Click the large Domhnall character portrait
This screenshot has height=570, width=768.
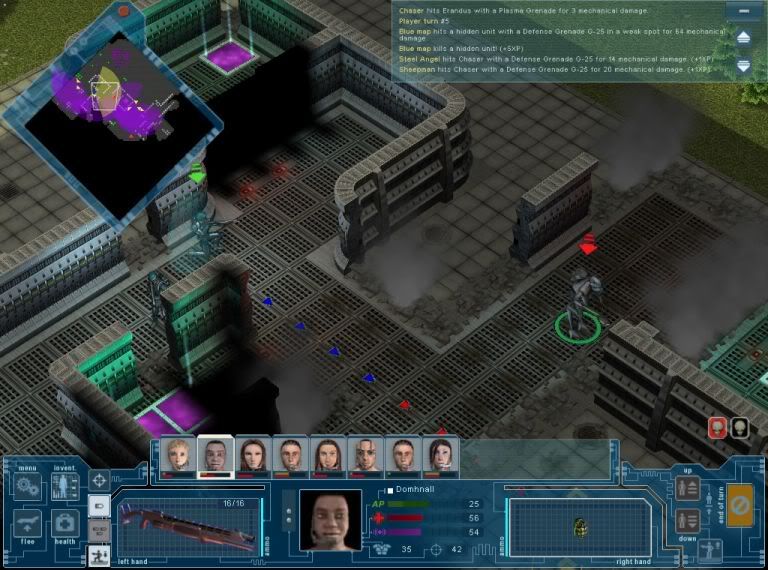pyautogui.click(x=332, y=520)
